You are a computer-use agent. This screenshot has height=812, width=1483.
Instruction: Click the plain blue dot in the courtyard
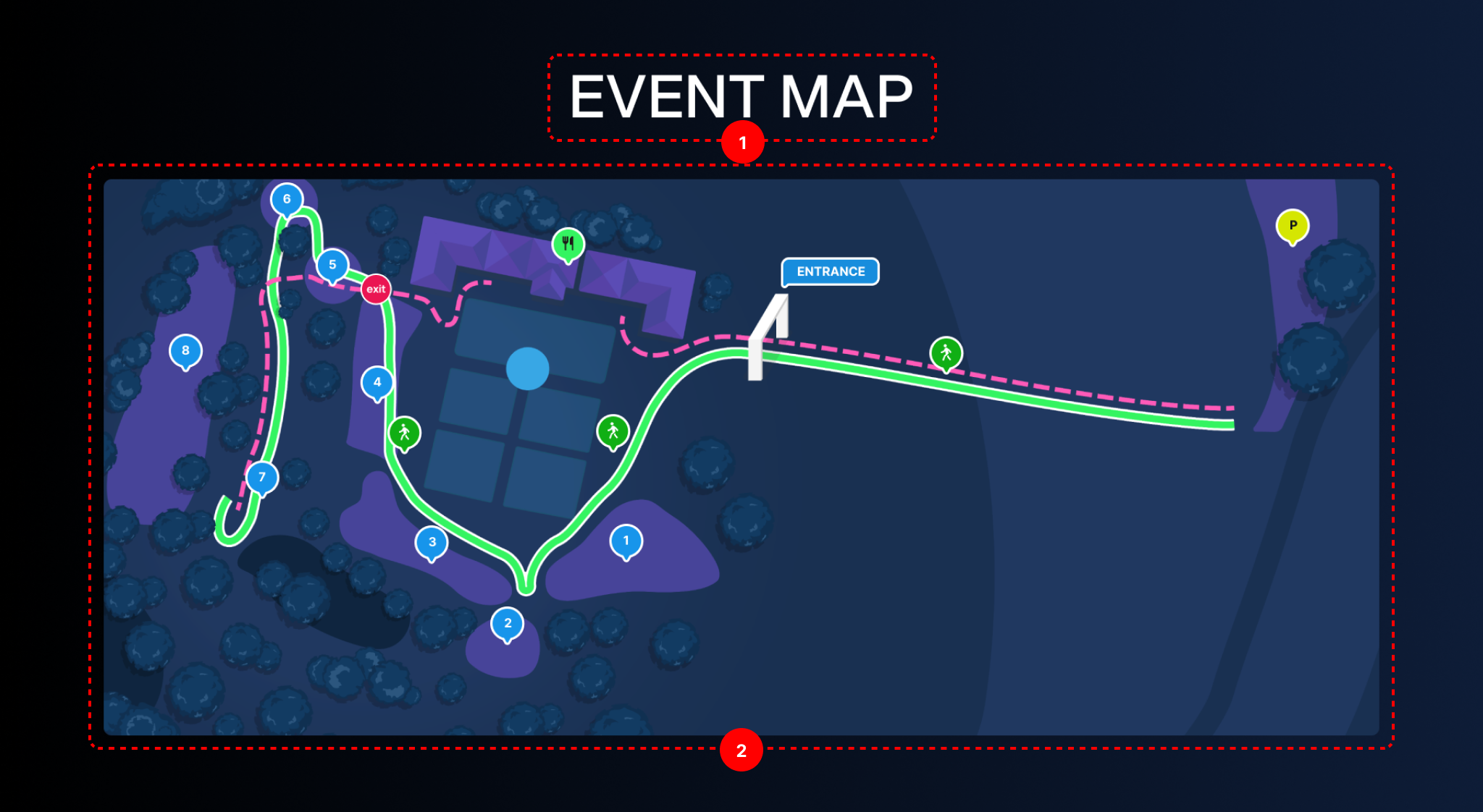tap(527, 368)
